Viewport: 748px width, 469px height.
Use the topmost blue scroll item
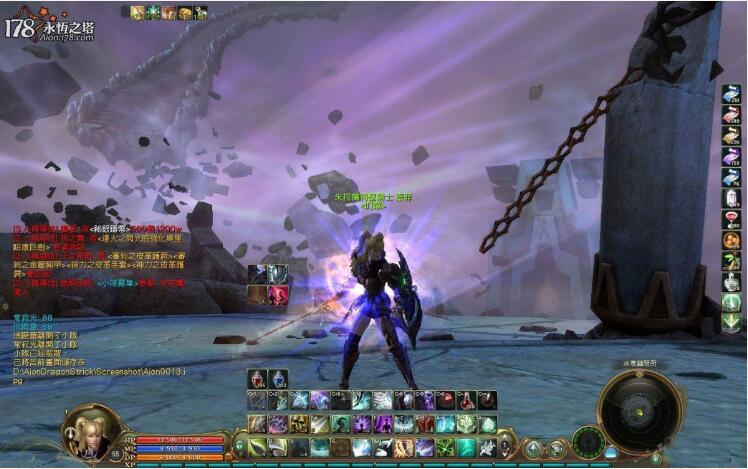point(731,94)
